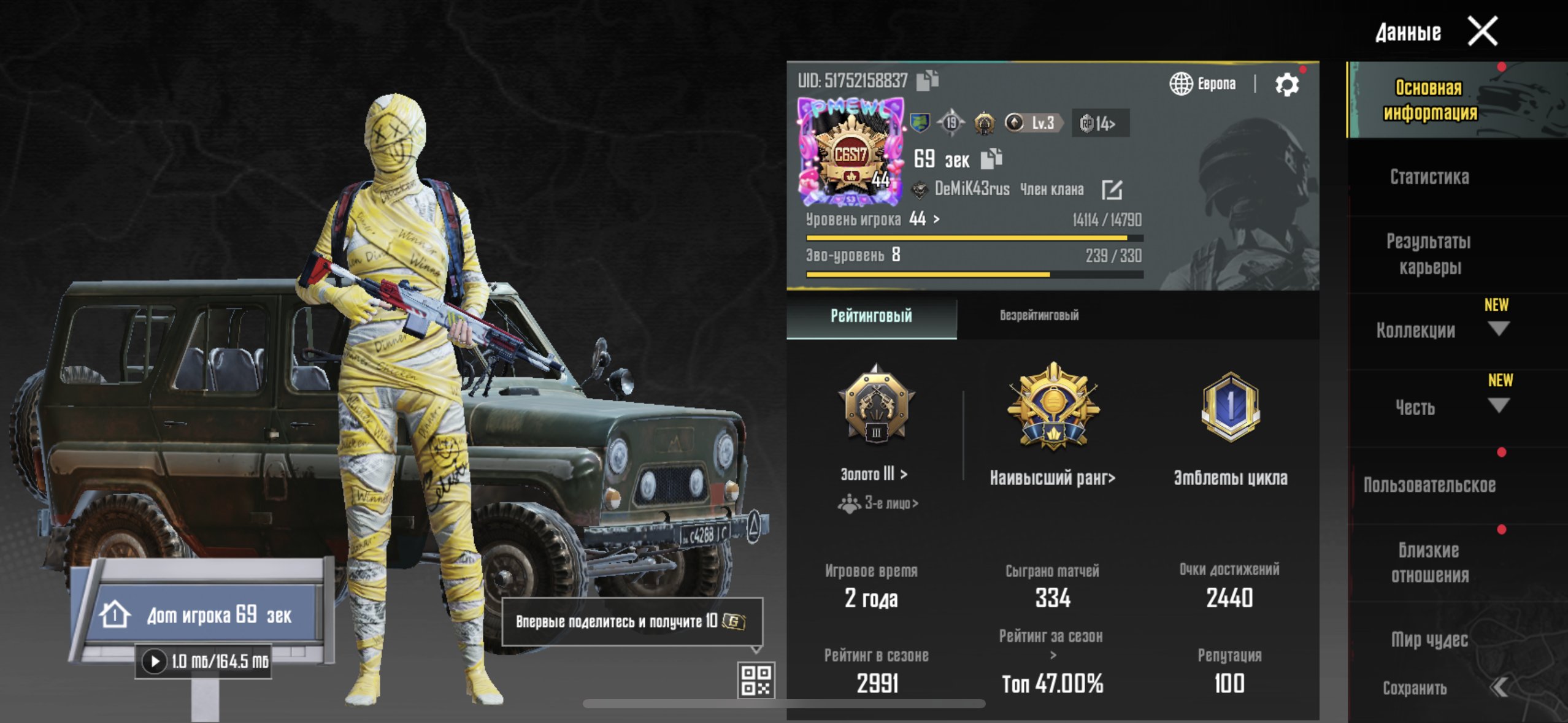
Task: Open the Статистика section
Action: pyautogui.click(x=1429, y=177)
